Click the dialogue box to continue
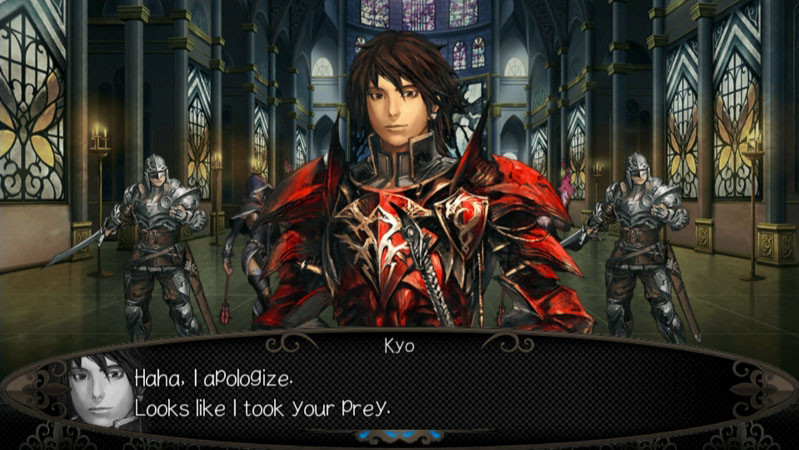 [x=450, y=392]
